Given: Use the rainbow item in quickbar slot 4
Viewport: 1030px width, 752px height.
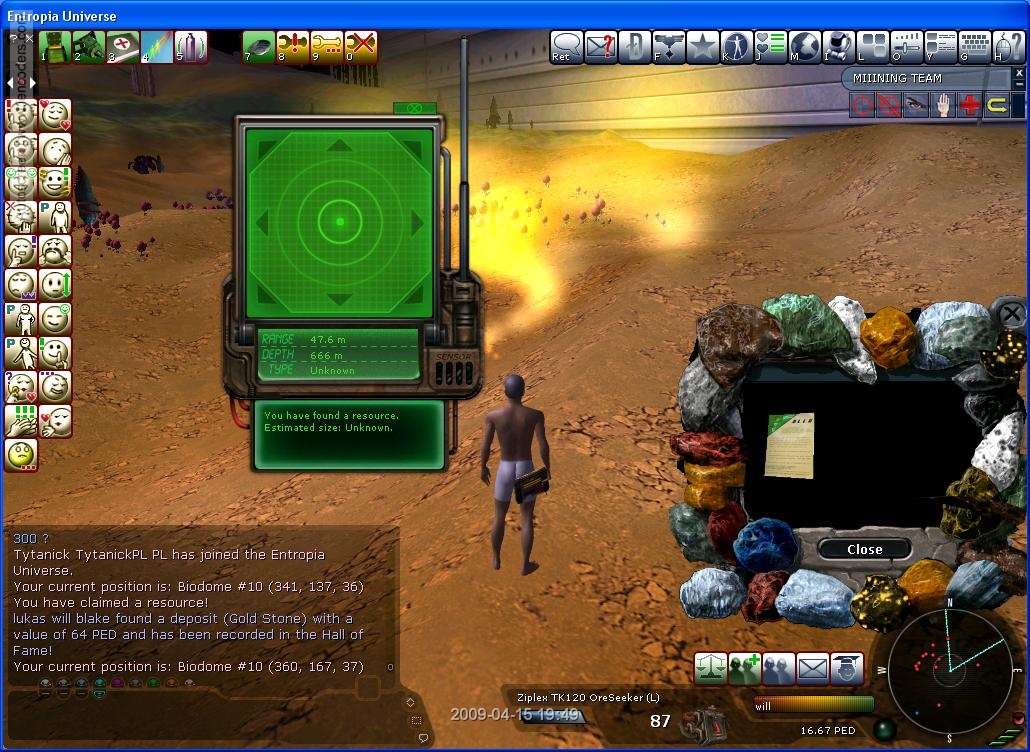Looking at the screenshot, I should [x=157, y=47].
